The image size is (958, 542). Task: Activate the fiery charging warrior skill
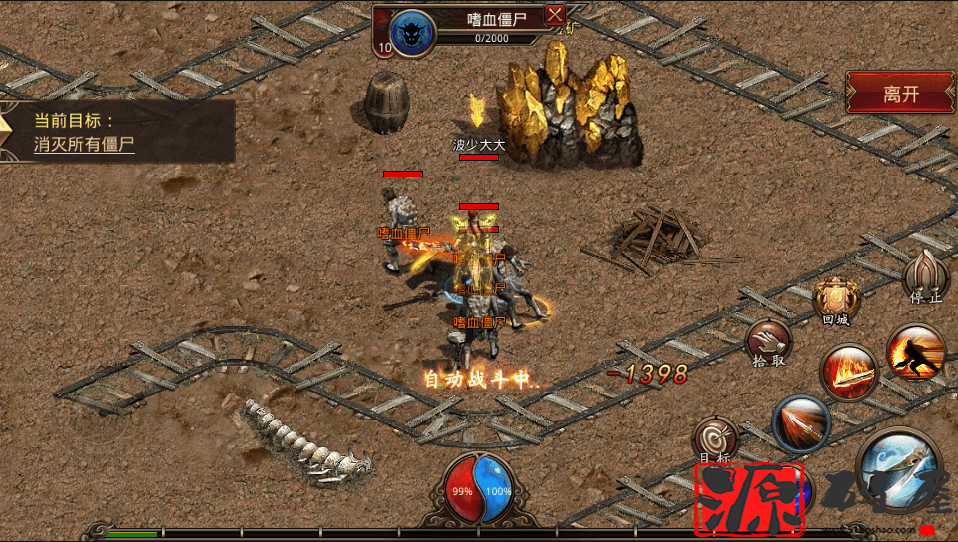[x=914, y=351]
